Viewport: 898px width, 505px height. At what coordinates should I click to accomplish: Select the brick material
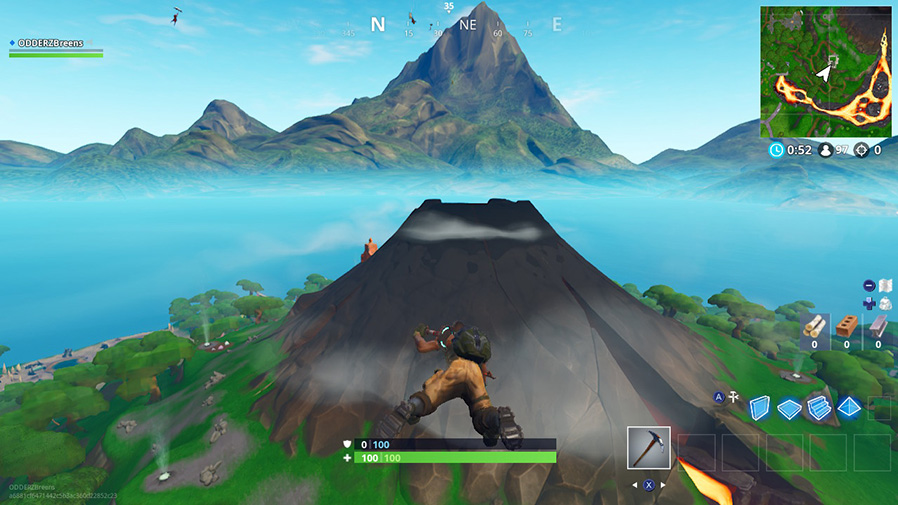846,327
